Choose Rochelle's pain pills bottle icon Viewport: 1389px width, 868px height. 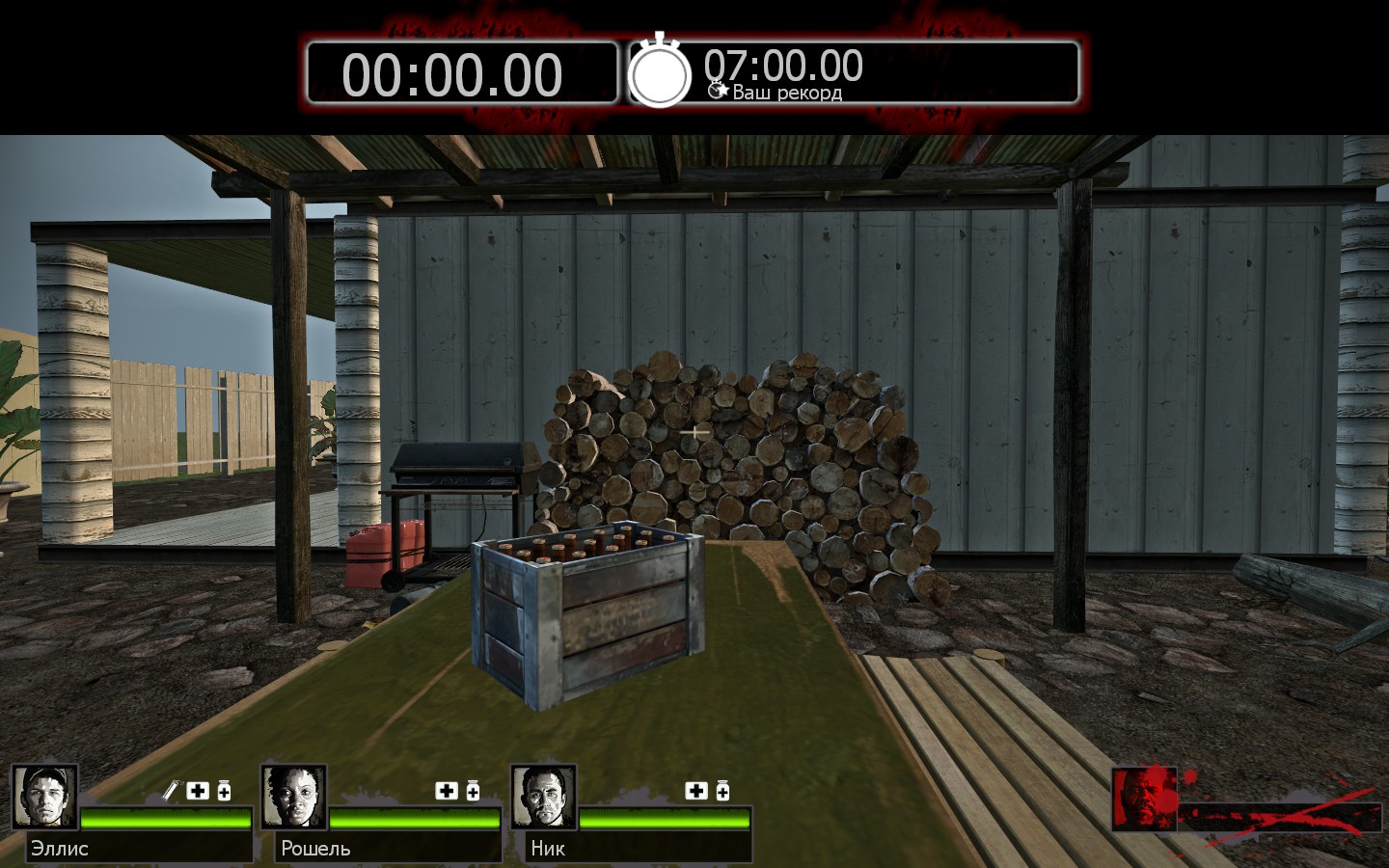click(473, 791)
